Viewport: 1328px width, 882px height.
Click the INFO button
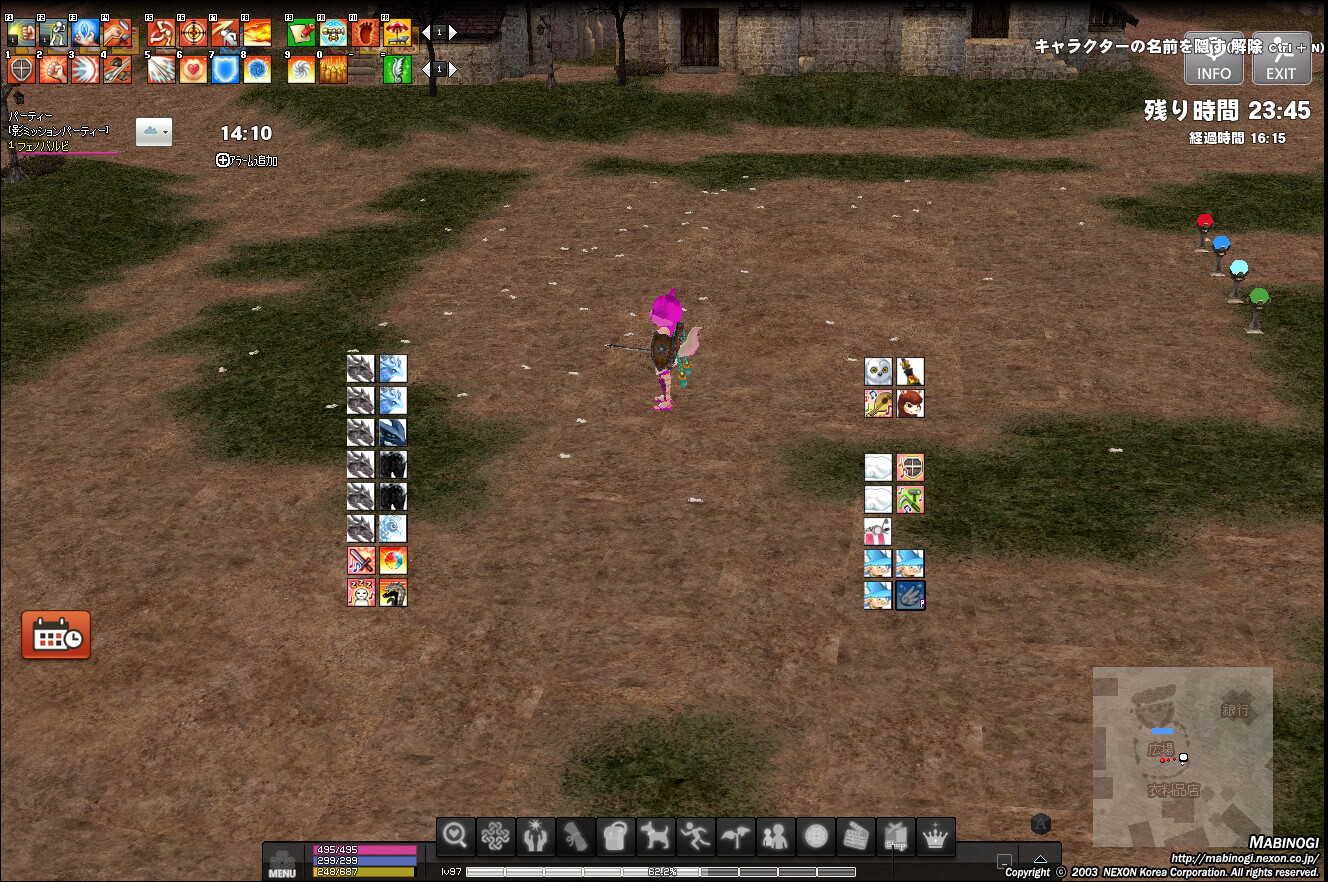[x=1214, y=59]
